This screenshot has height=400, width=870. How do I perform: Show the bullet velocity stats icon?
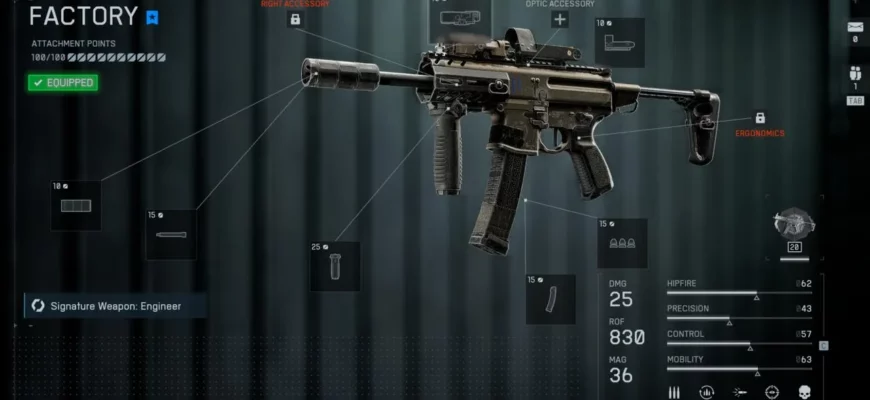739,391
